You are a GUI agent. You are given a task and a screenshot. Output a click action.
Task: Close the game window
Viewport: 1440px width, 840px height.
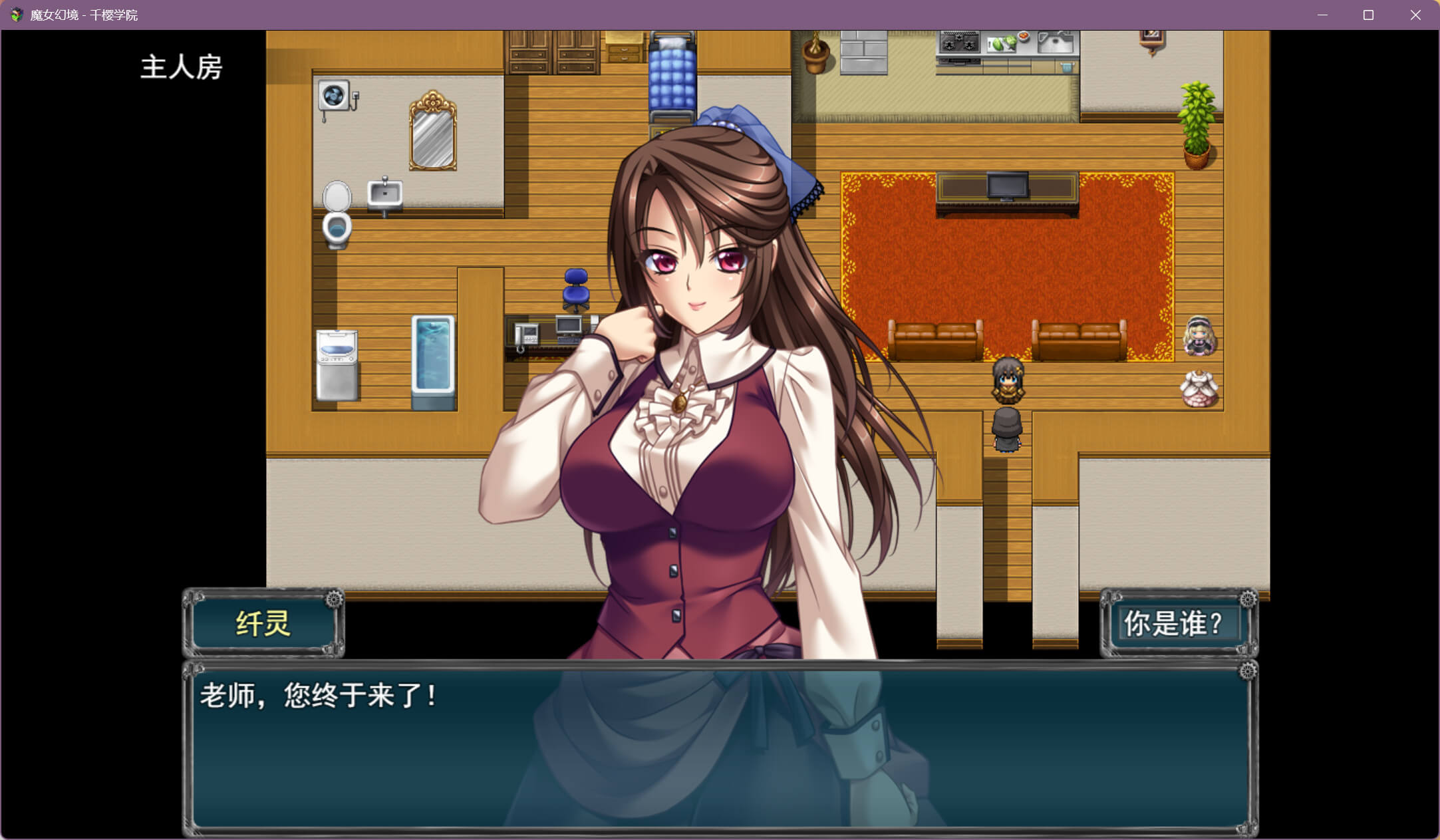[1415, 15]
